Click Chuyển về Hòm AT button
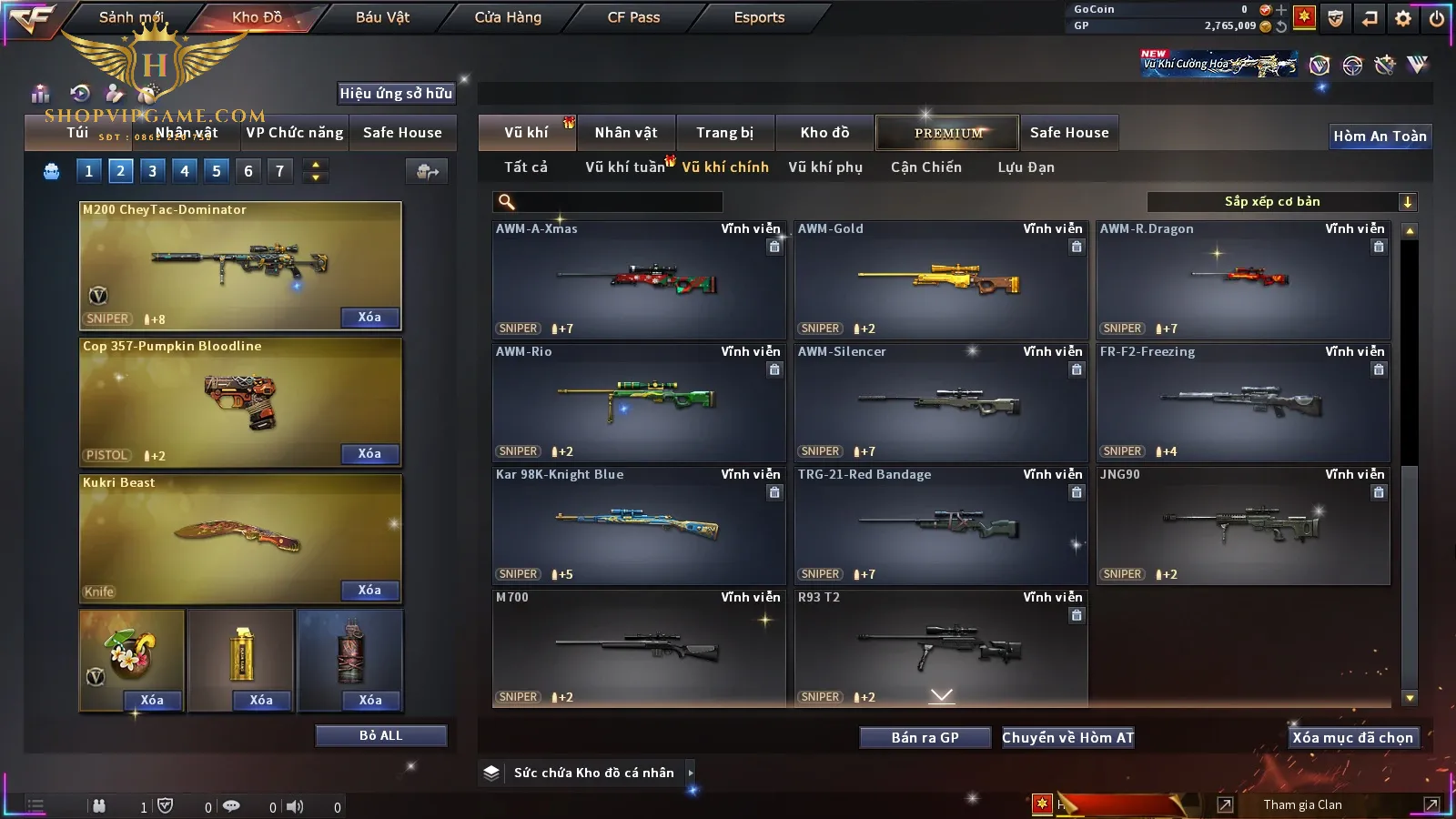1456x819 pixels. click(1067, 738)
